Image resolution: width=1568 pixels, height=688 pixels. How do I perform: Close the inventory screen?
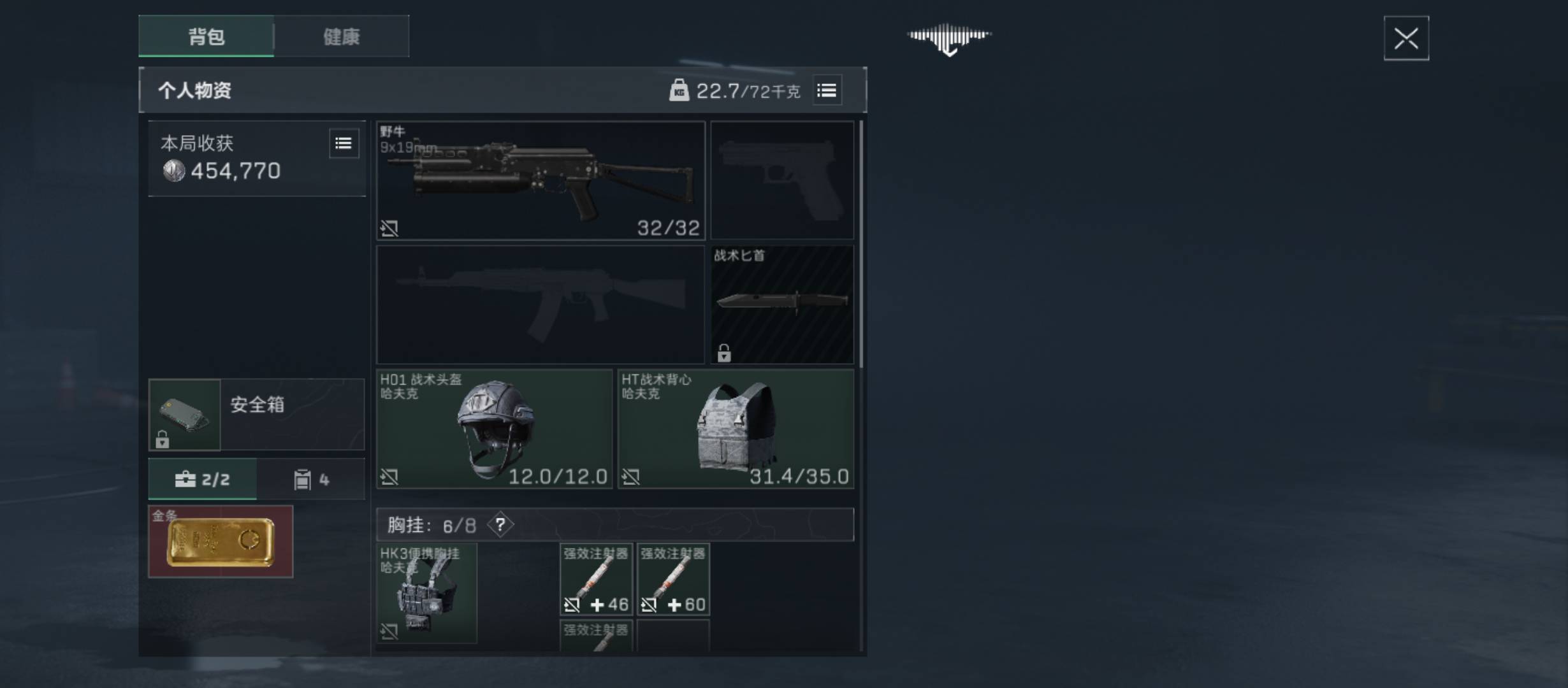1405,39
